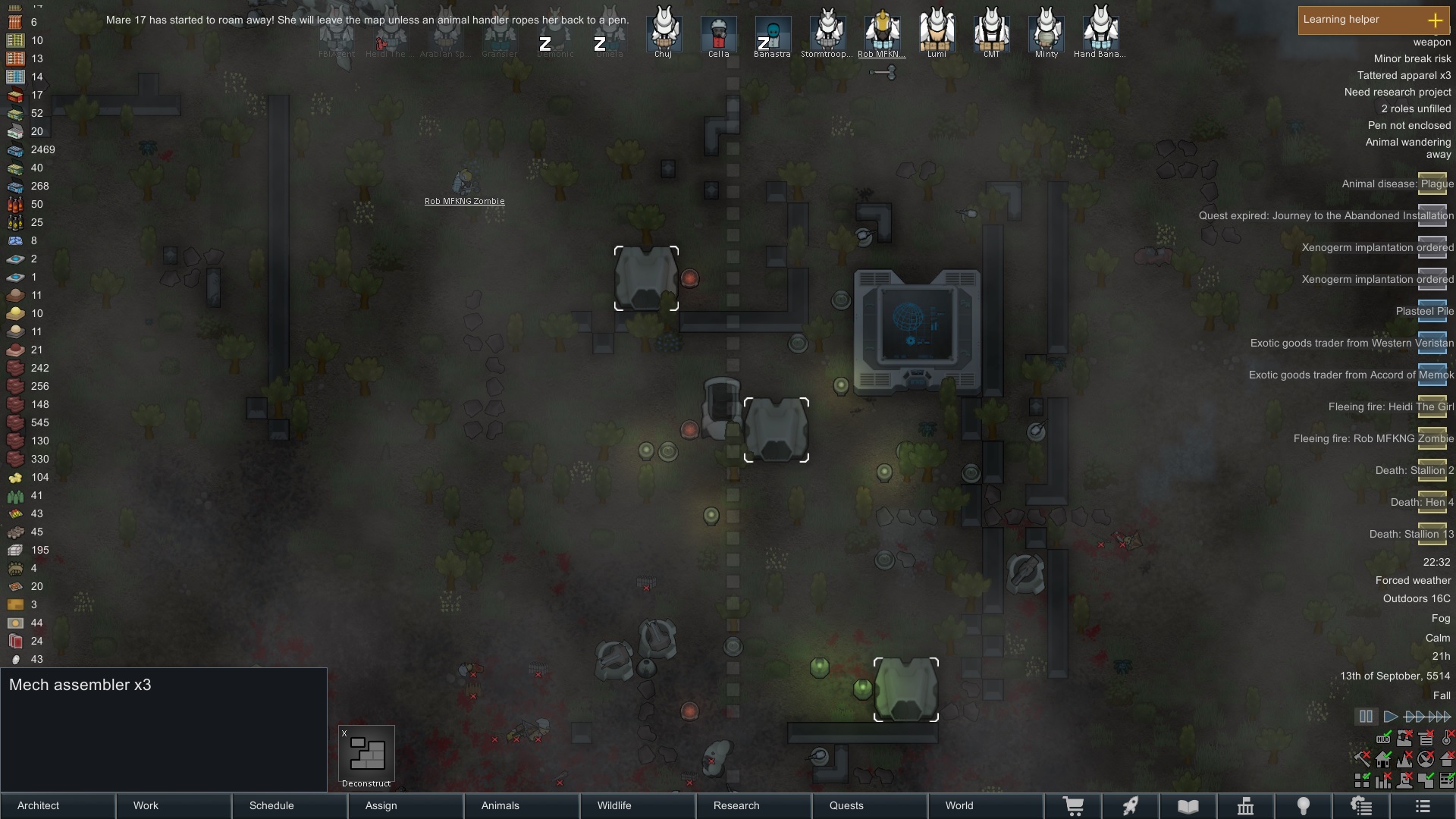Select colonist Chuj portrait
This screenshot has height=819, width=1456.
[664, 32]
